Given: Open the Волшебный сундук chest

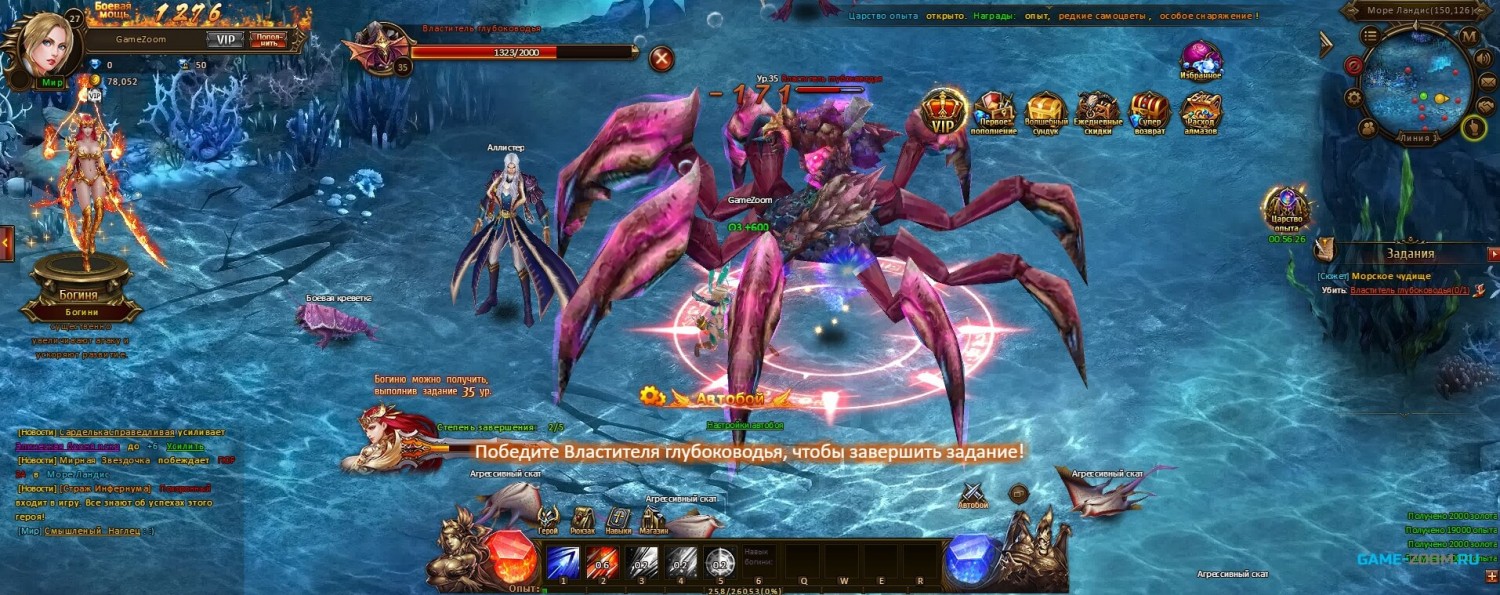Looking at the screenshot, I should coord(1046,112).
